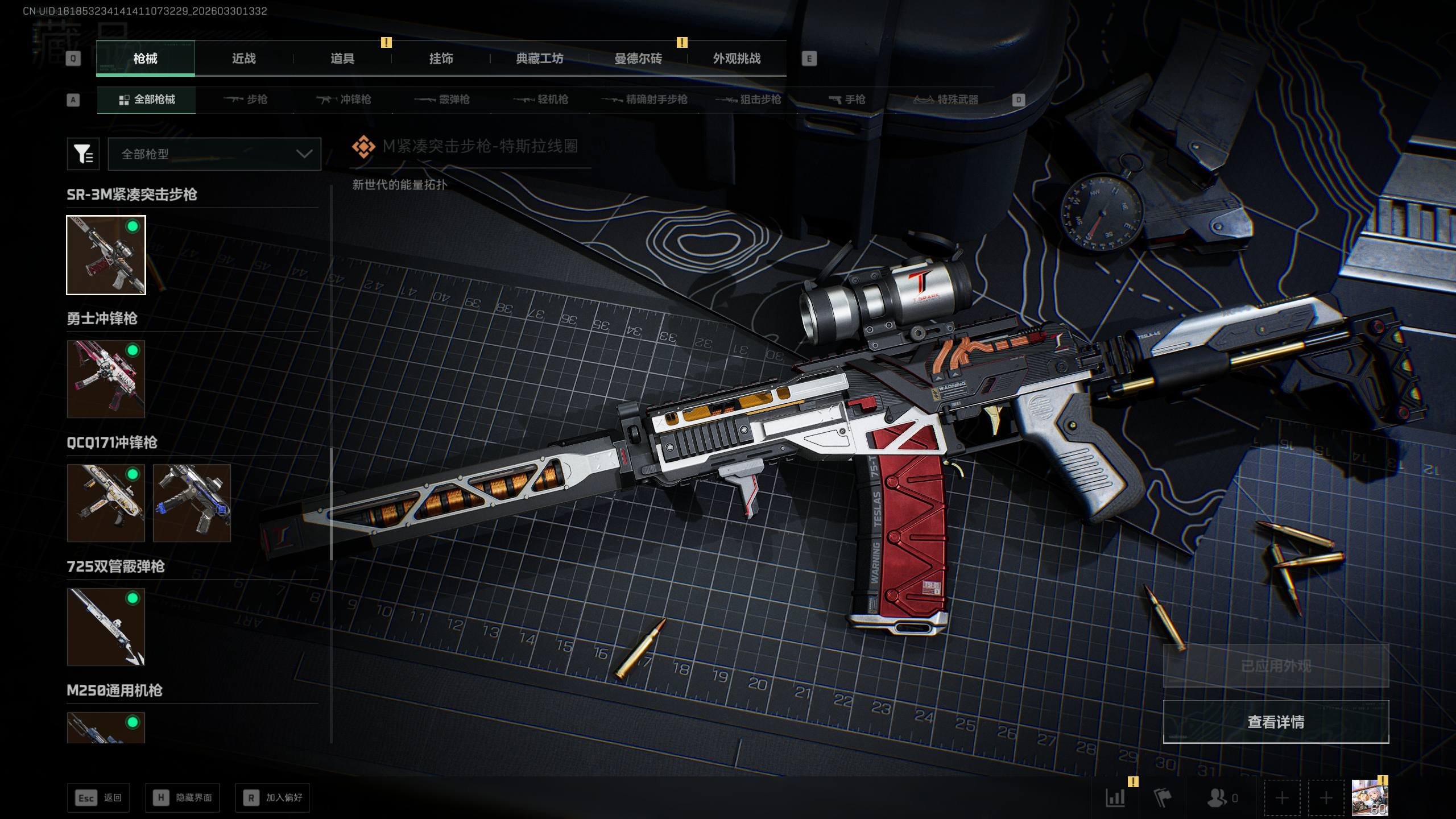Select the 勇士冲锋枪 pink-white skin thumbnail

point(106,379)
